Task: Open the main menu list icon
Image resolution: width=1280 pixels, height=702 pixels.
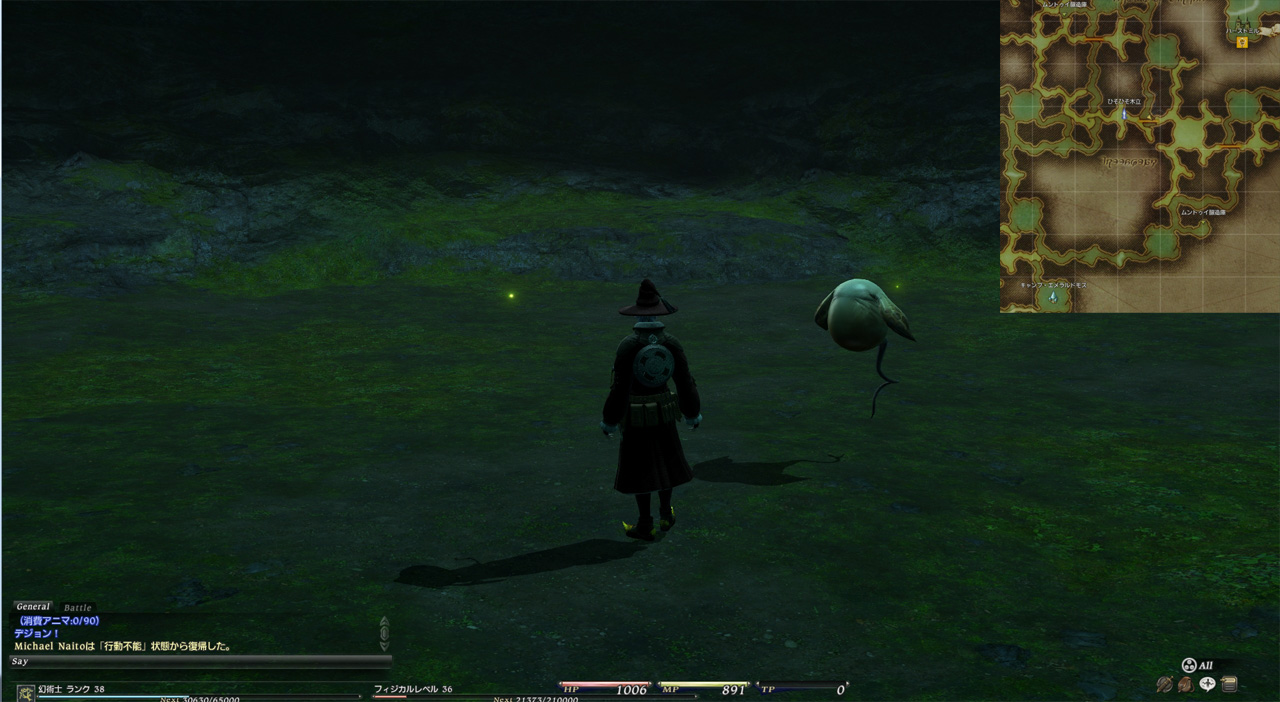Action: click(x=1229, y=685)
